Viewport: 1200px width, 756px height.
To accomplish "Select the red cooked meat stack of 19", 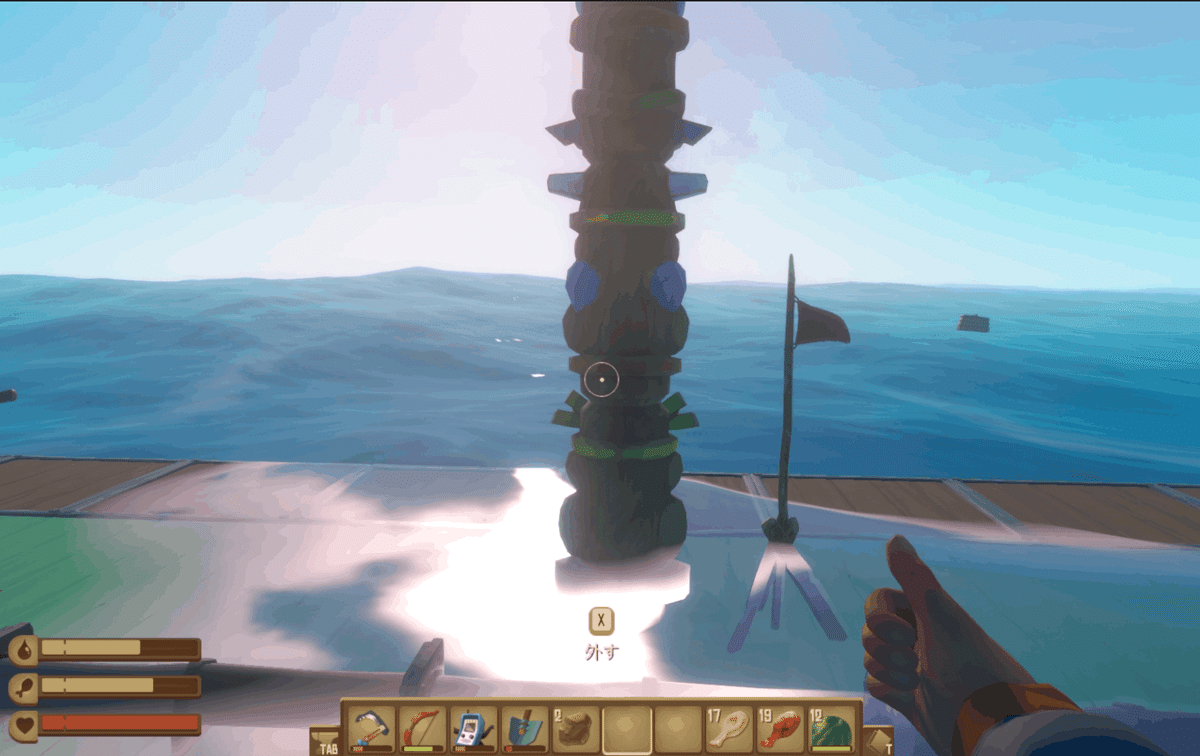I will (780, 728).
